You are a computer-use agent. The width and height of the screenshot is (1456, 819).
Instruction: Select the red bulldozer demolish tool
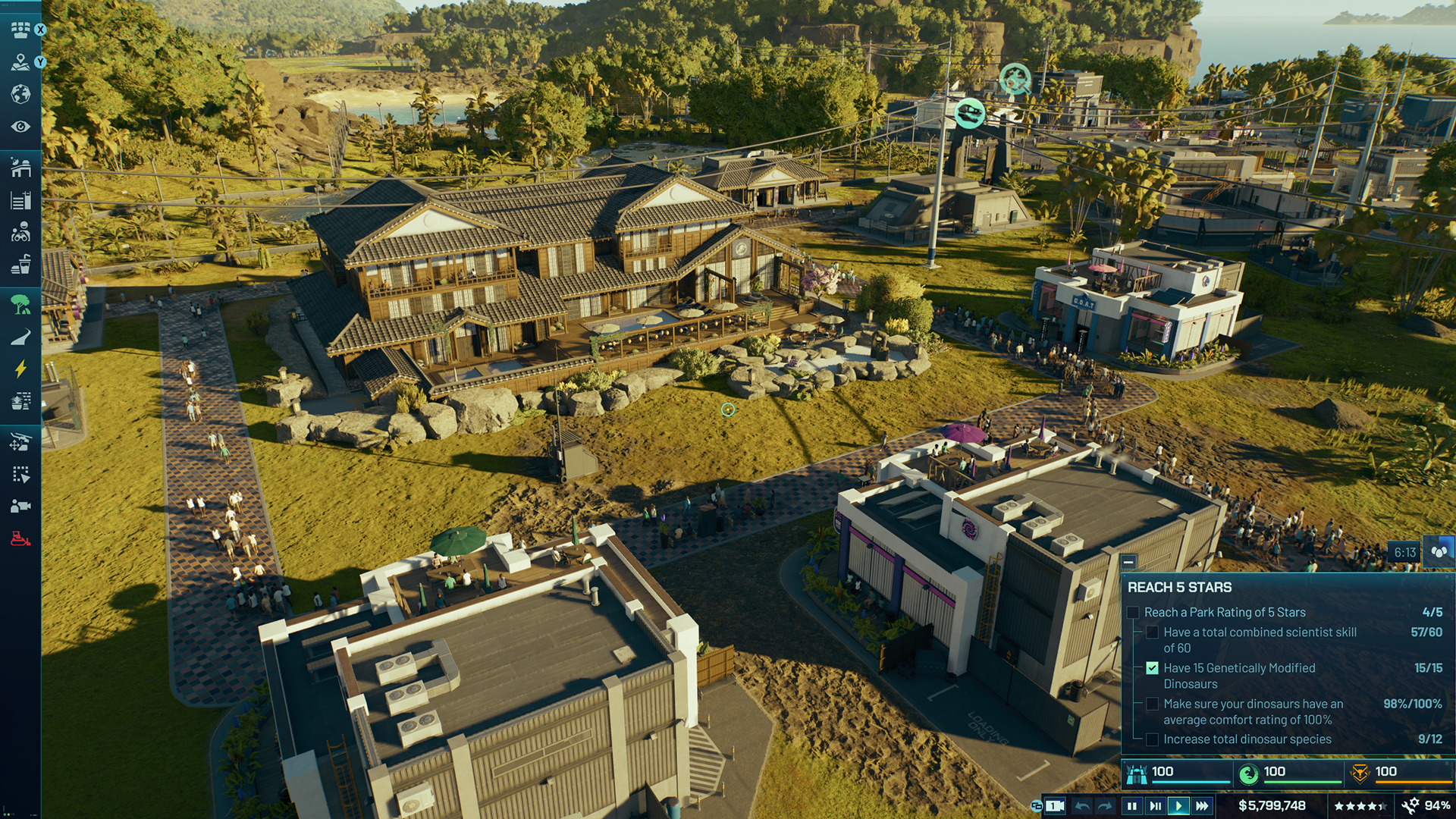pos(20,539)
